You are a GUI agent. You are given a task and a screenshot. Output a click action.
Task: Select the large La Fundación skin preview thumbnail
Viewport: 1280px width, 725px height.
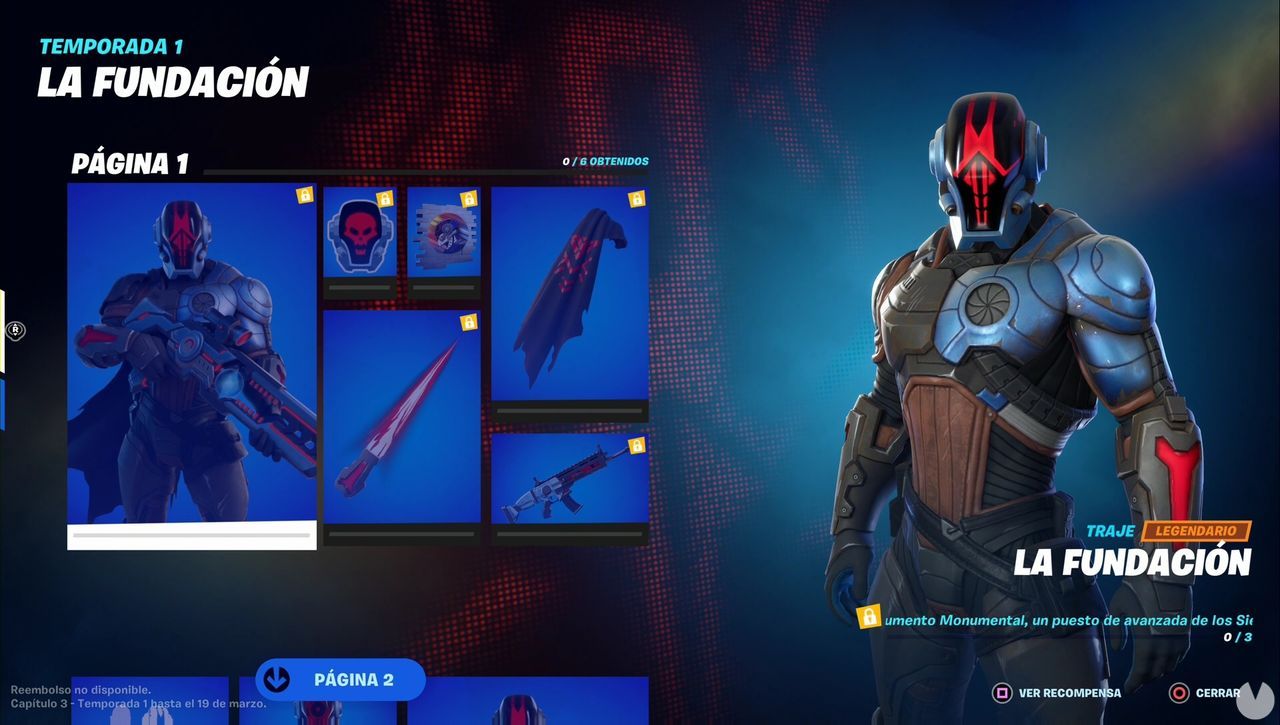[190, 360]
